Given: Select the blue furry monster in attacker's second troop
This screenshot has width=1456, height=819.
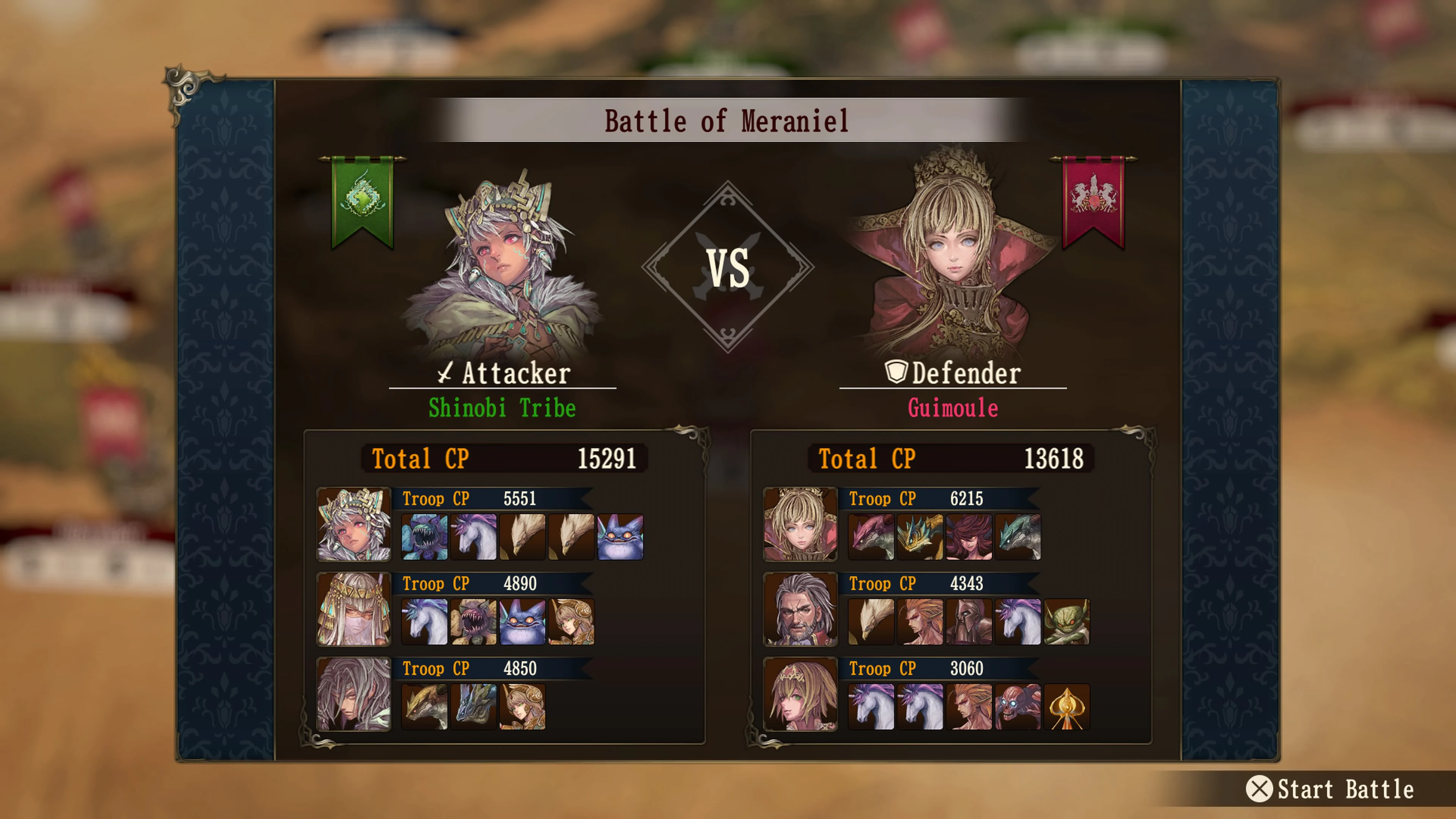Looking at the screenshot, I should click(522, 622).
